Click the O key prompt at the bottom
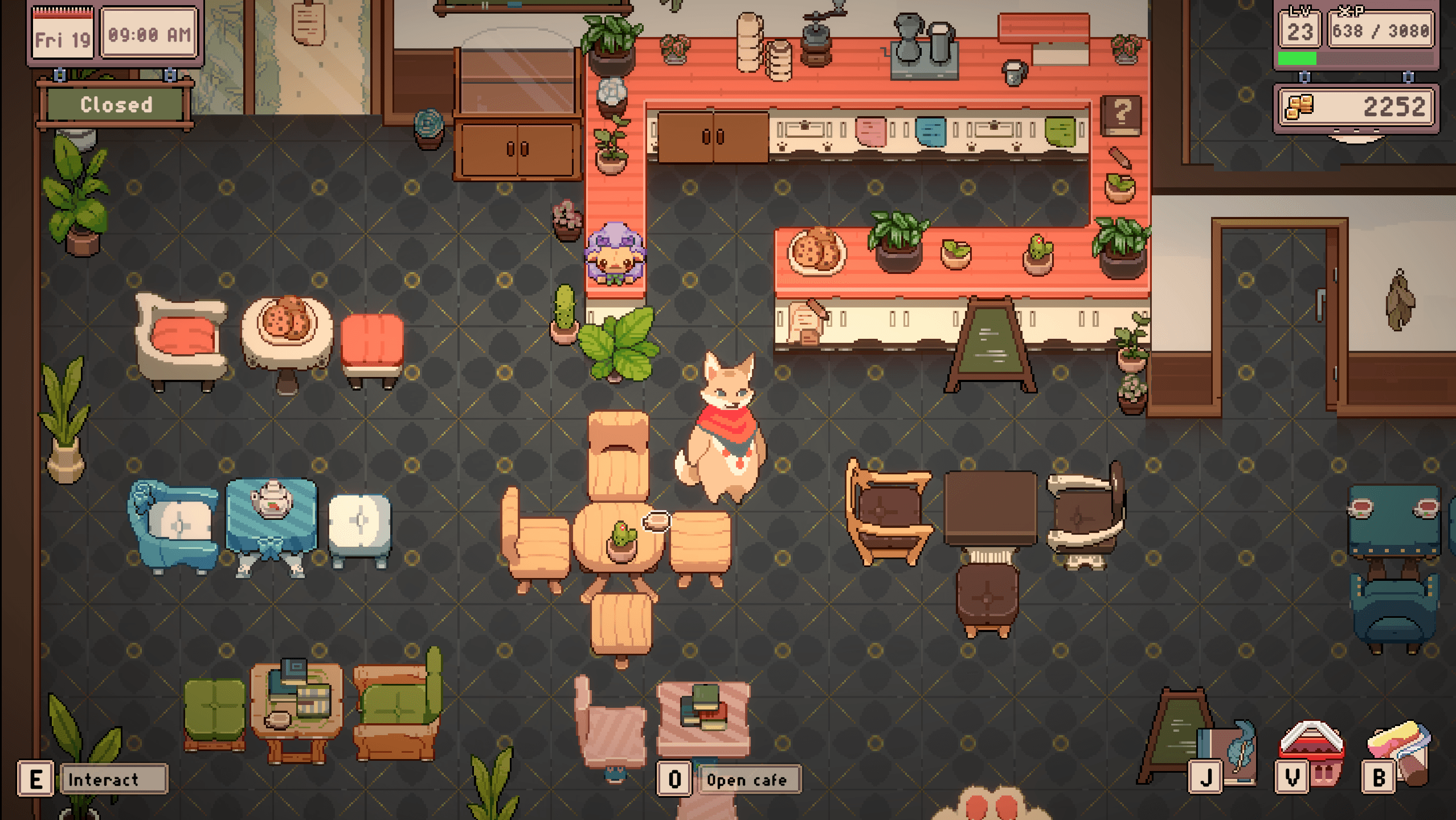The width and height of the screenshot is (1456, 820). click(x=676, y=780)
